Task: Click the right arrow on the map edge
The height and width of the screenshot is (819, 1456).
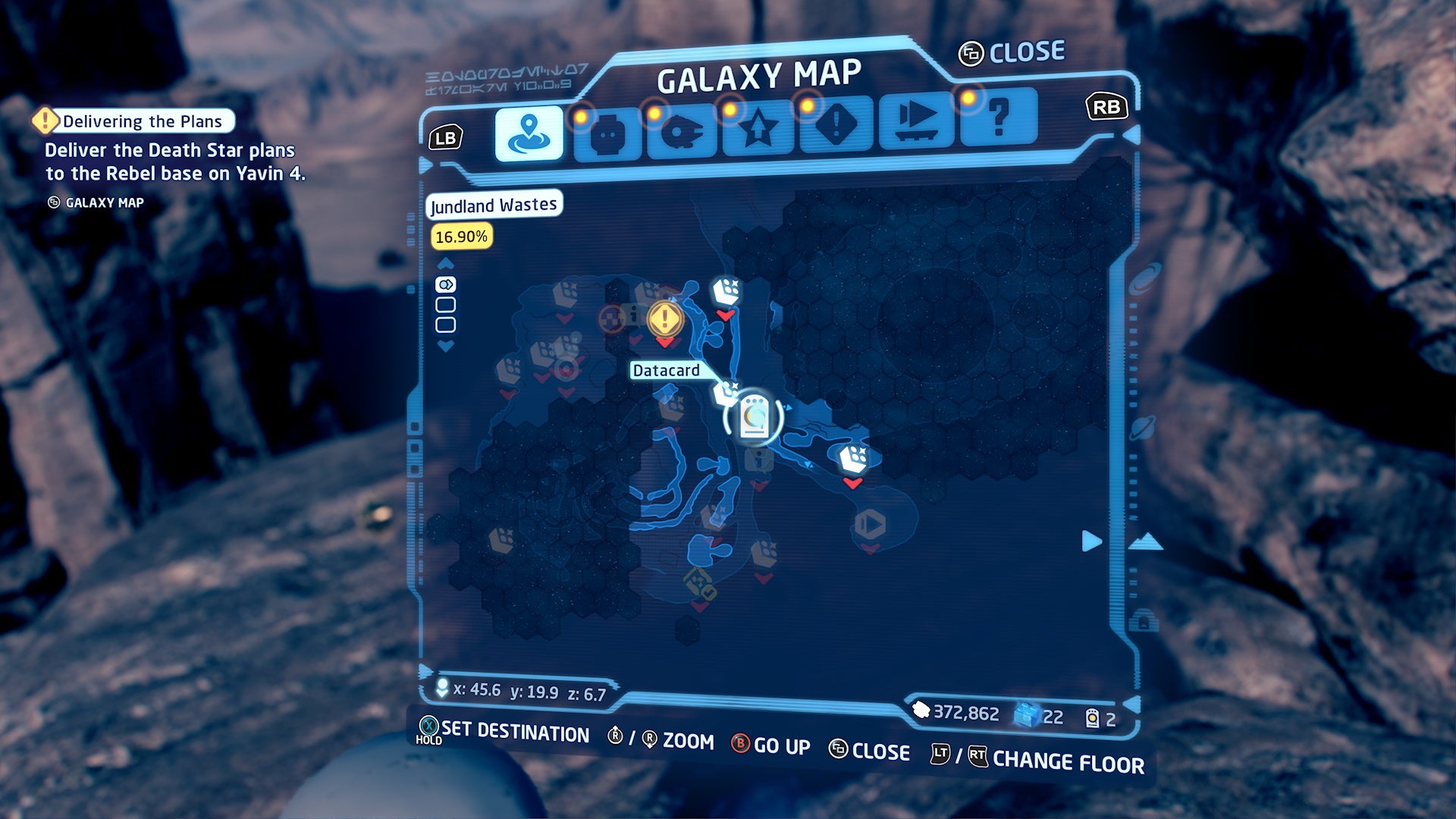Action: (x=1090, y=541)
